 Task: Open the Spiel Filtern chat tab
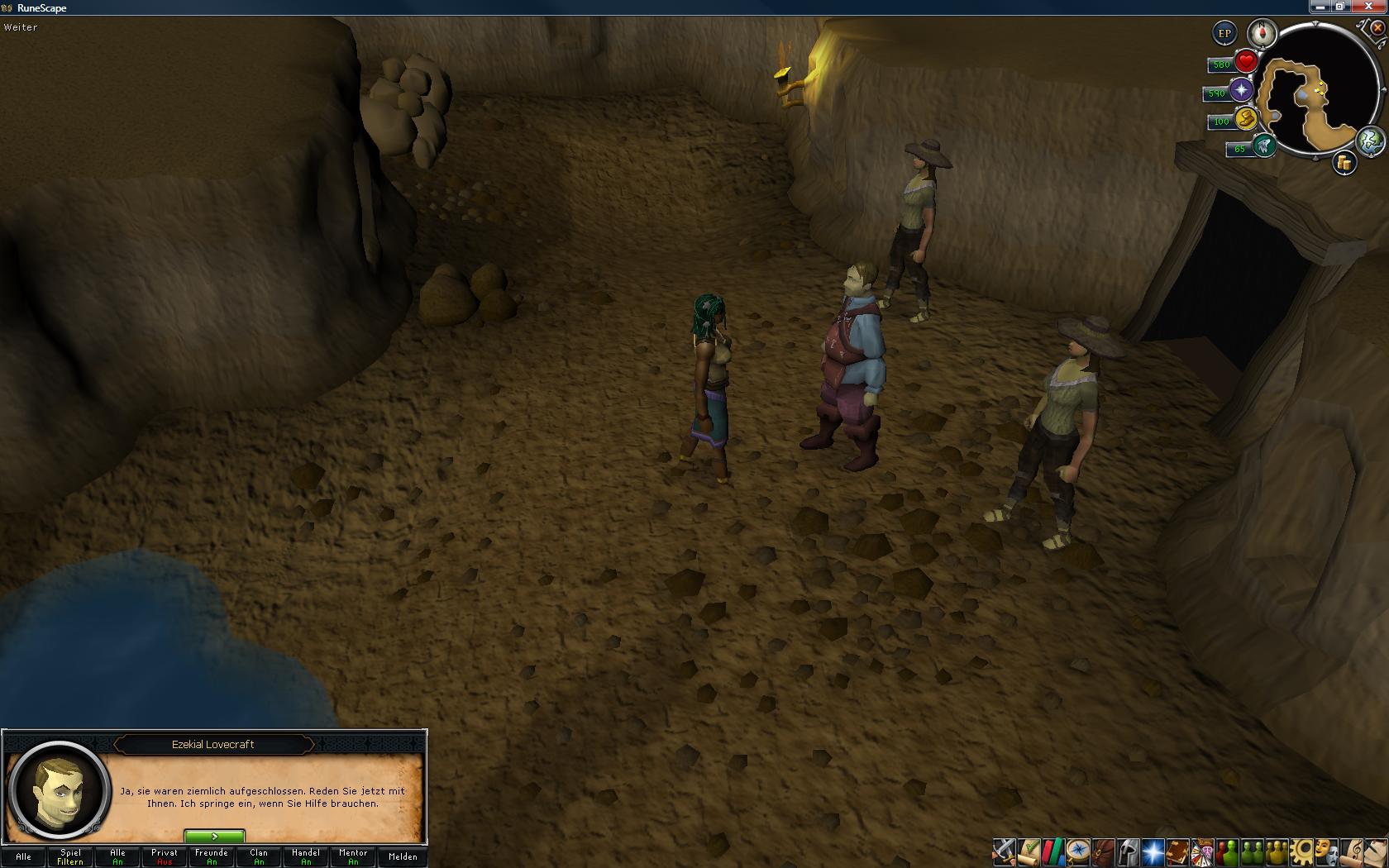tap(70, 856)
